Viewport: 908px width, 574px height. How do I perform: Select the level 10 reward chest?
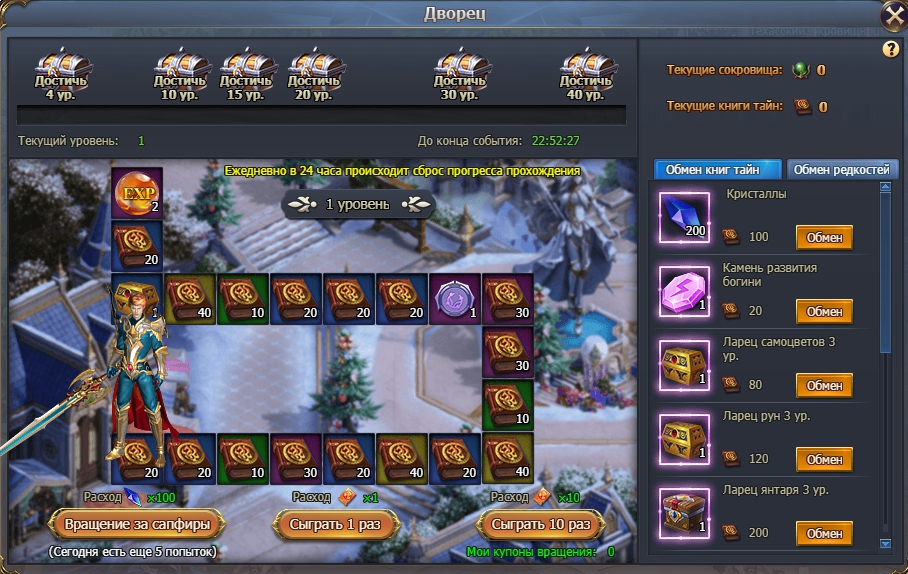(180, 70)
